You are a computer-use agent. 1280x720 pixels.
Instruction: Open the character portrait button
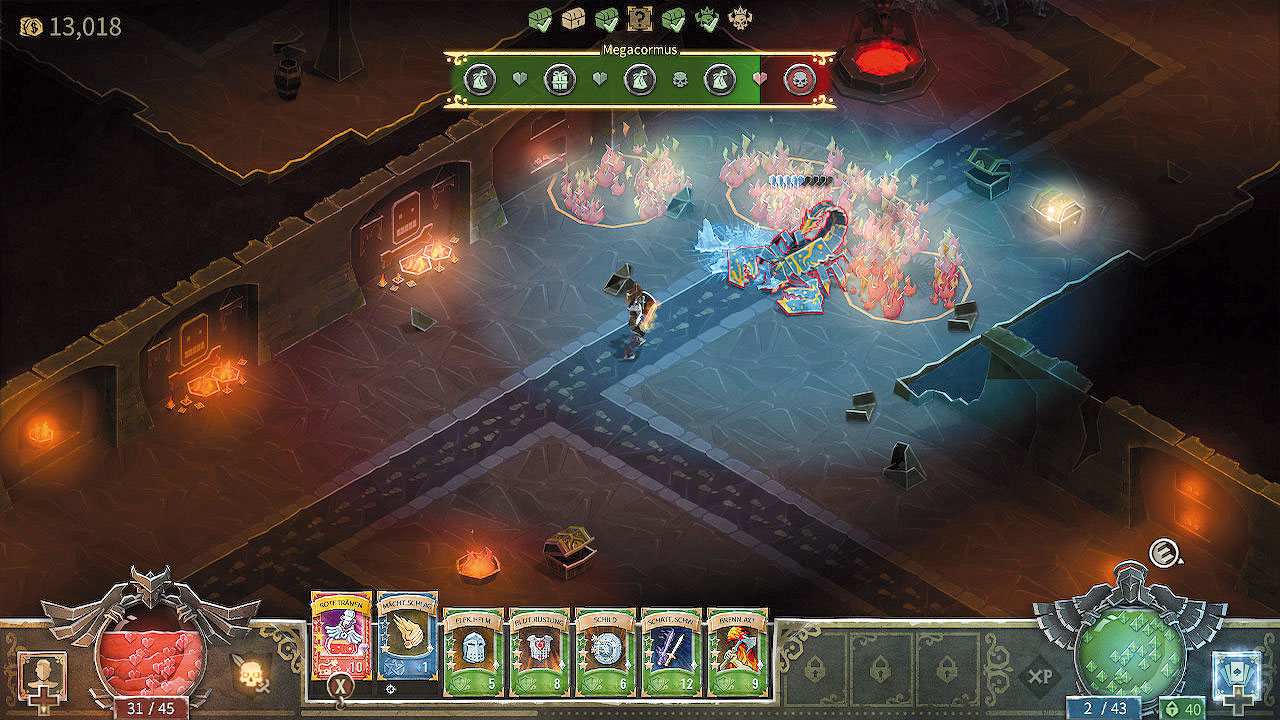click(42, 676)
